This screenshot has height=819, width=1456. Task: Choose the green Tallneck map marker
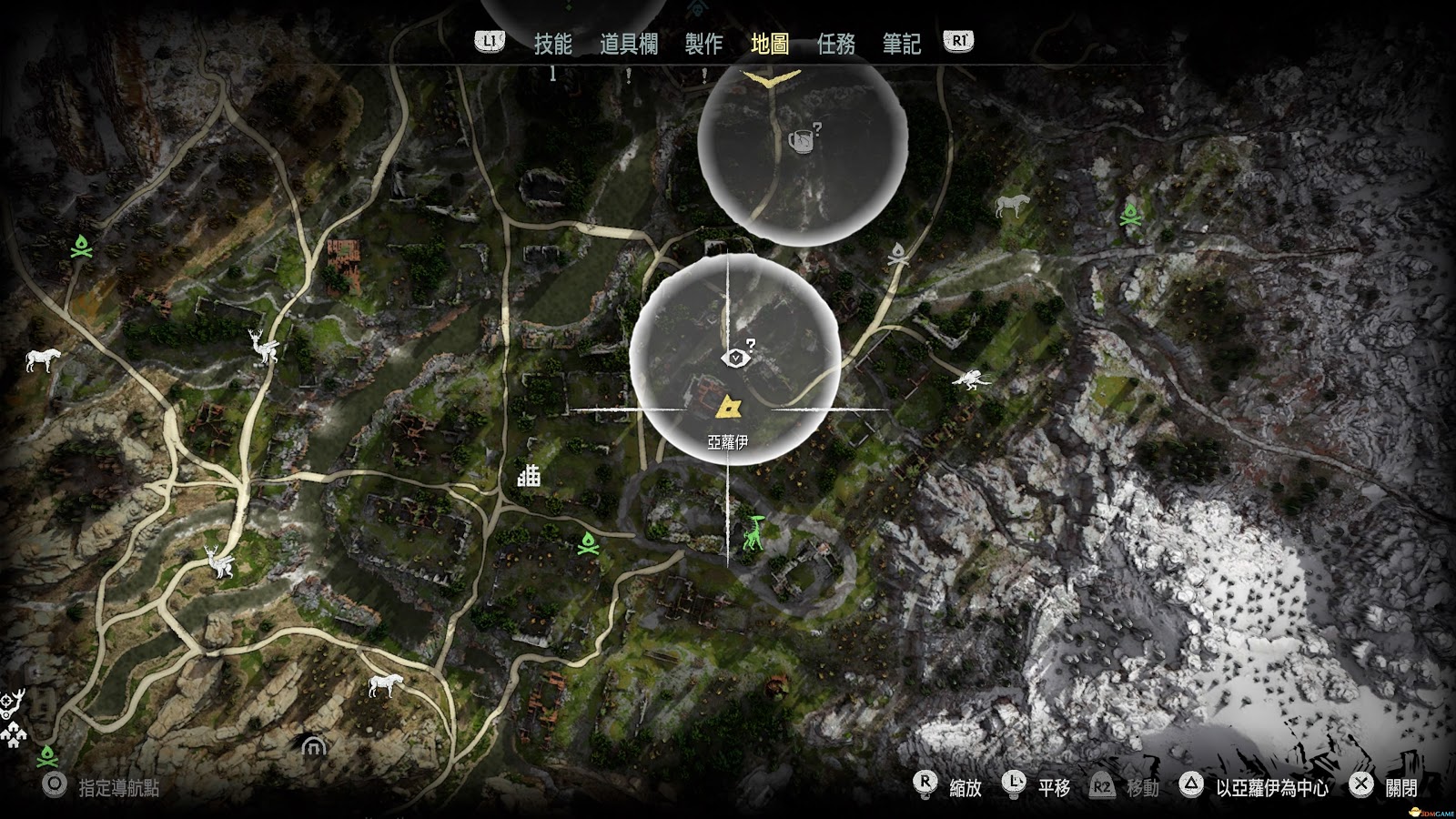click(x=752, y=533)
